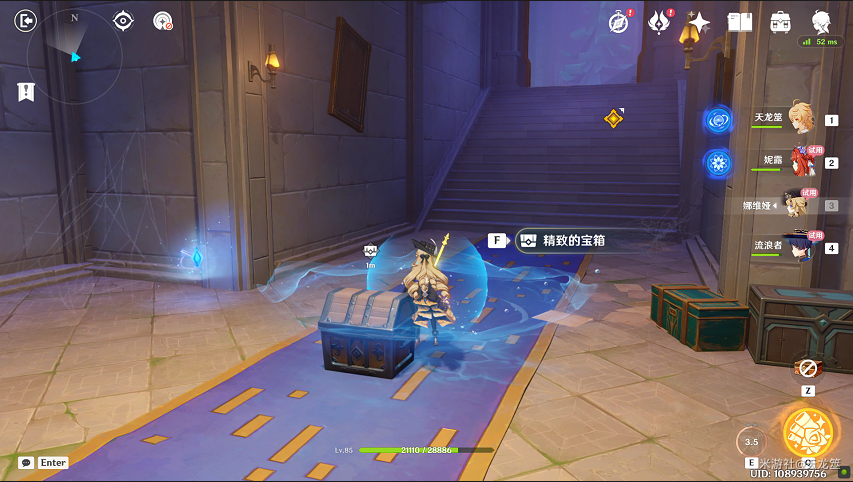Screen dimensions: 853x482
Task: Click the crossed-out gadget chest icon
Action: 807,369
